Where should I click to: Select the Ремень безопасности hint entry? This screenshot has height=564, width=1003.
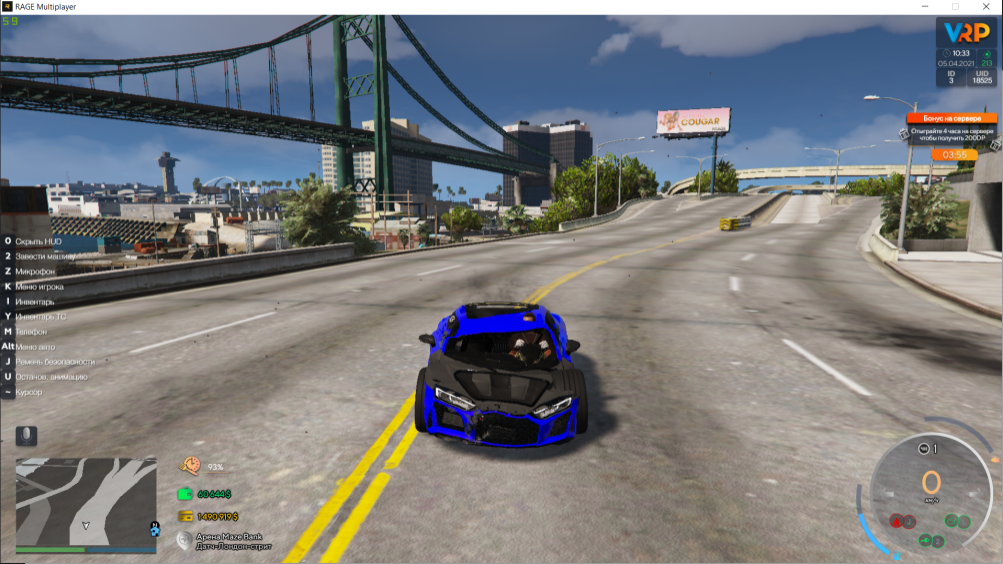(x=55, y=361)
